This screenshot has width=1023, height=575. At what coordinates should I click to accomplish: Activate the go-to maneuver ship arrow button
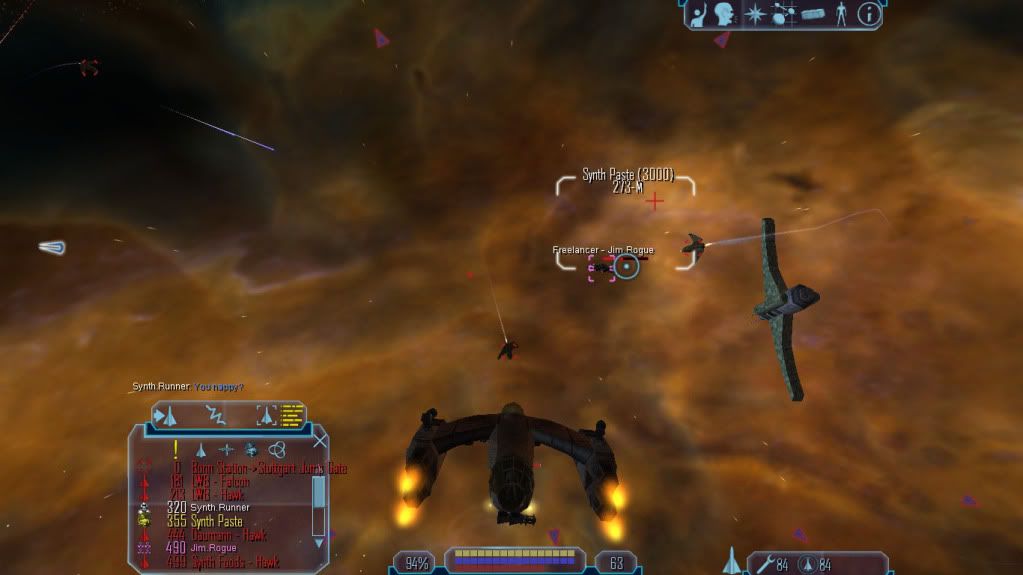[167, 415]
